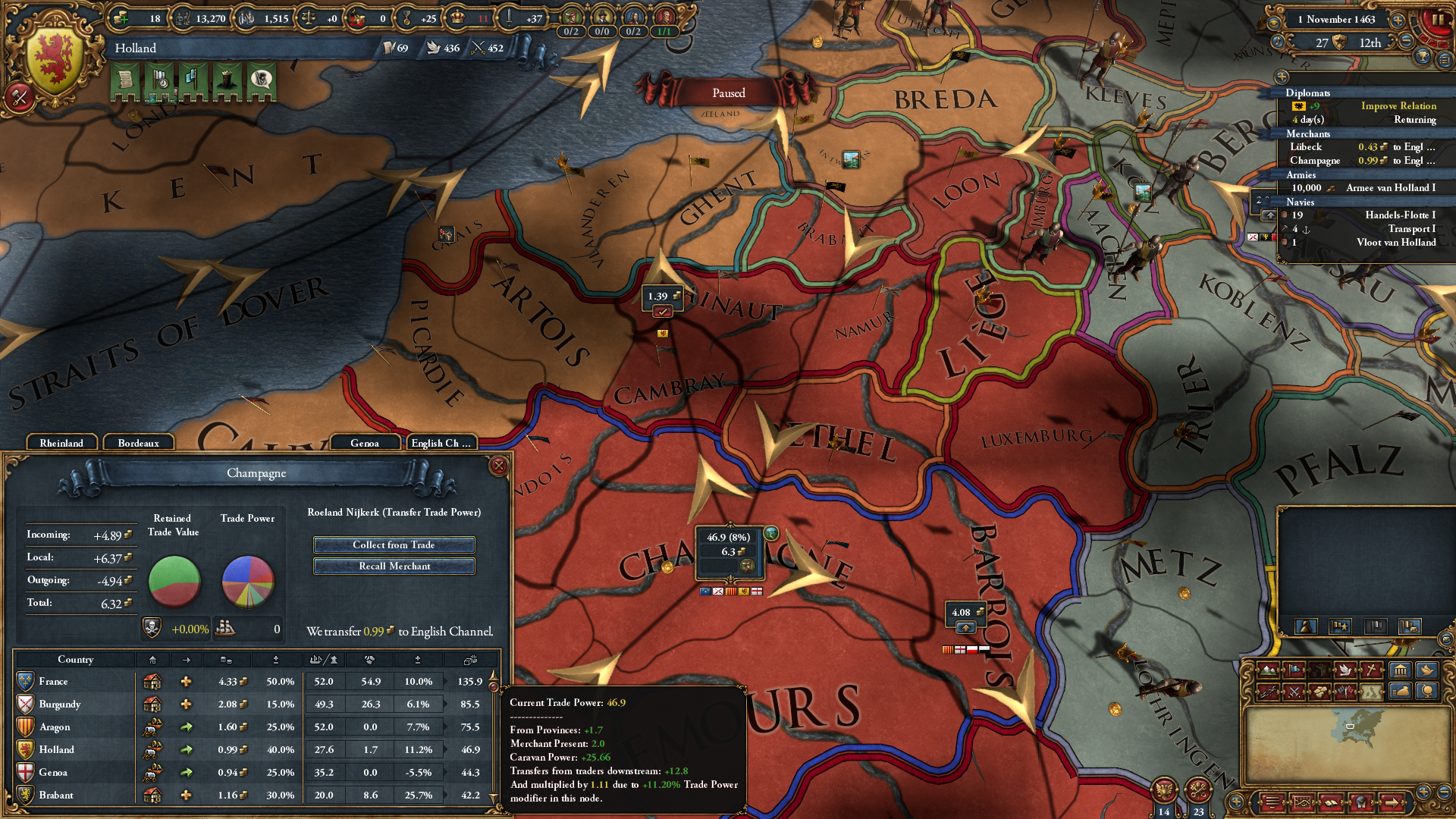This screenshot has height=819, width=1456.
Task: Open the in-game ledger graph icon
Action: pos(1302,803)
